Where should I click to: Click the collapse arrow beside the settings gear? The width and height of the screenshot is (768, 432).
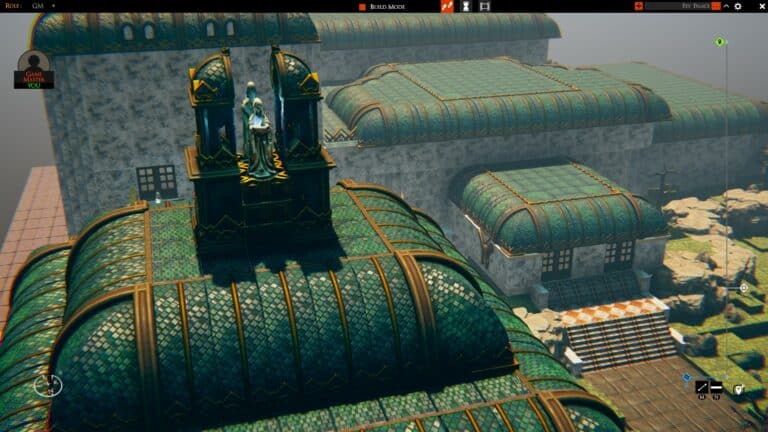coord(727,6)
